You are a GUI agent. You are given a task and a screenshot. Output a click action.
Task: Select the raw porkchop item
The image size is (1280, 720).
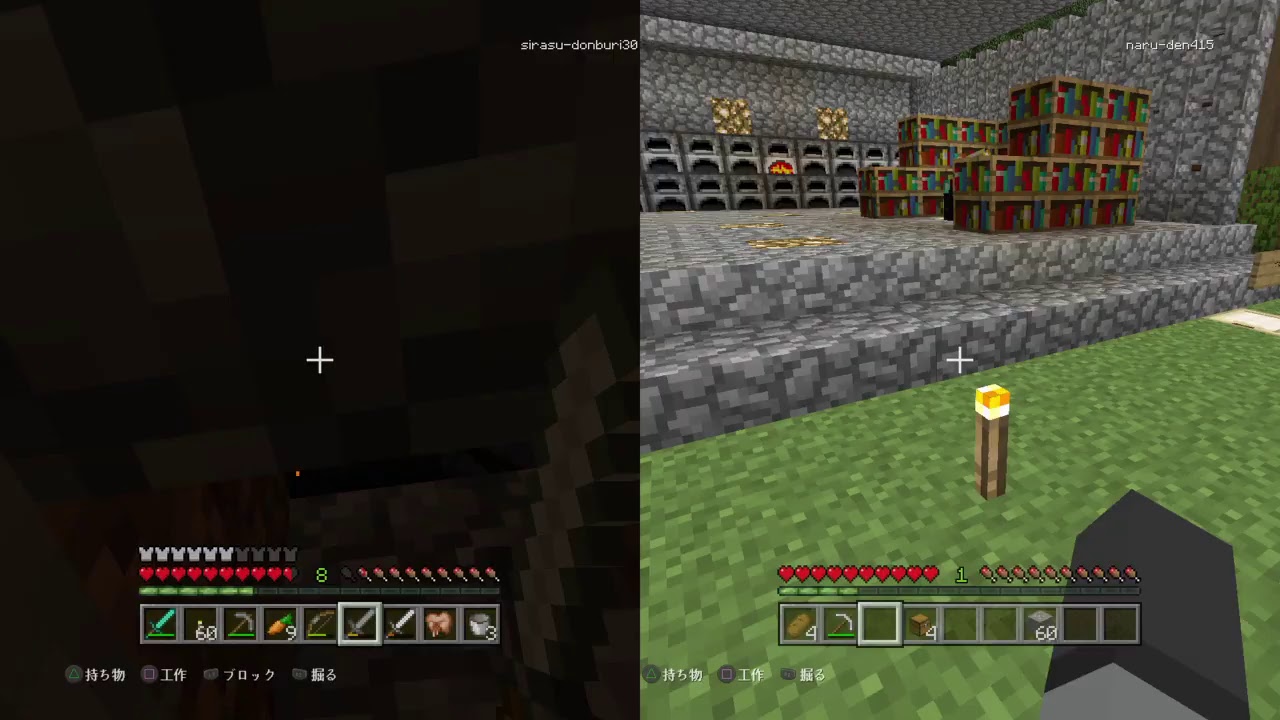click(440, 625)
